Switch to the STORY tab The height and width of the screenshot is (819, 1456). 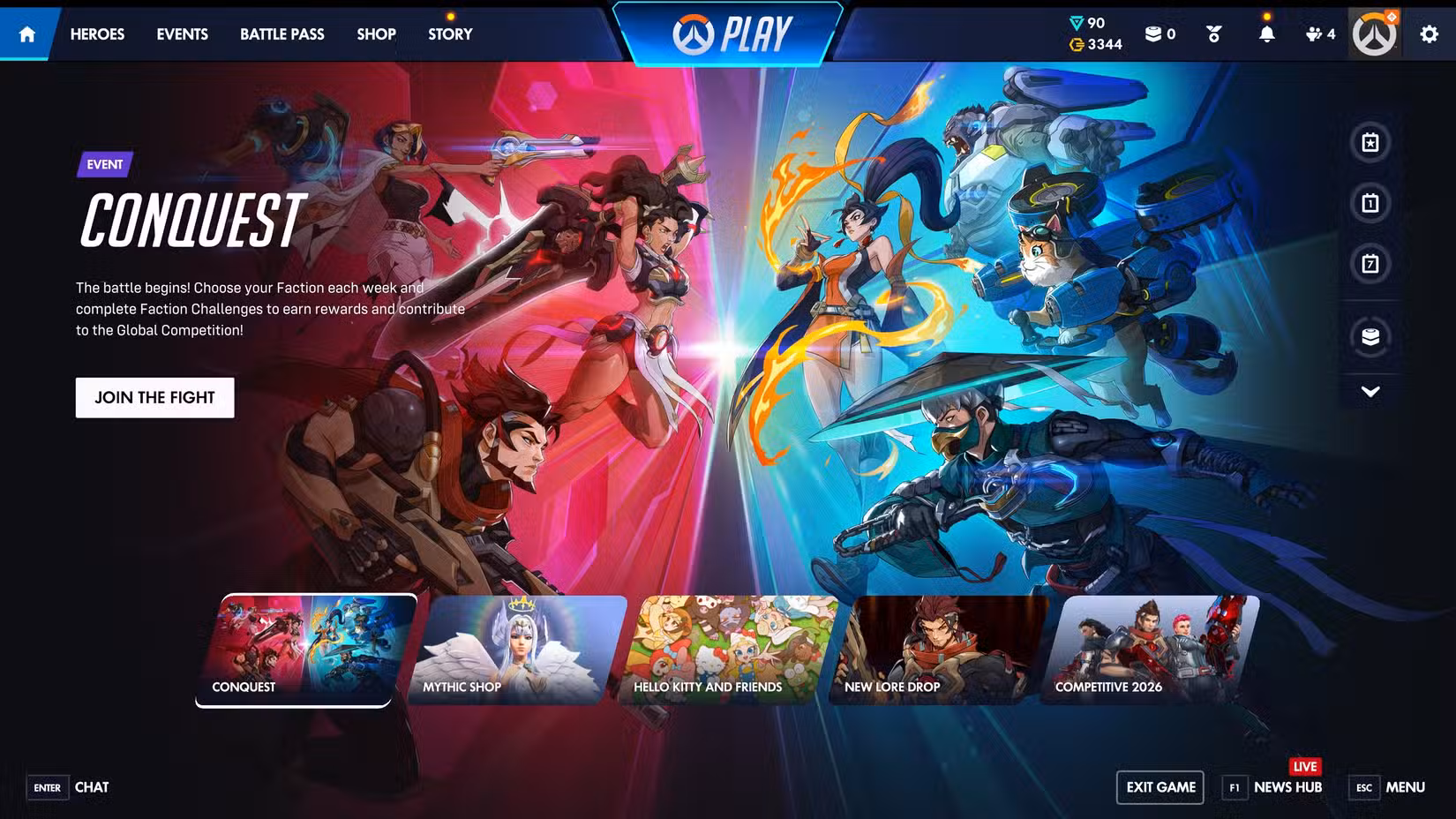[x=448, y=34]
